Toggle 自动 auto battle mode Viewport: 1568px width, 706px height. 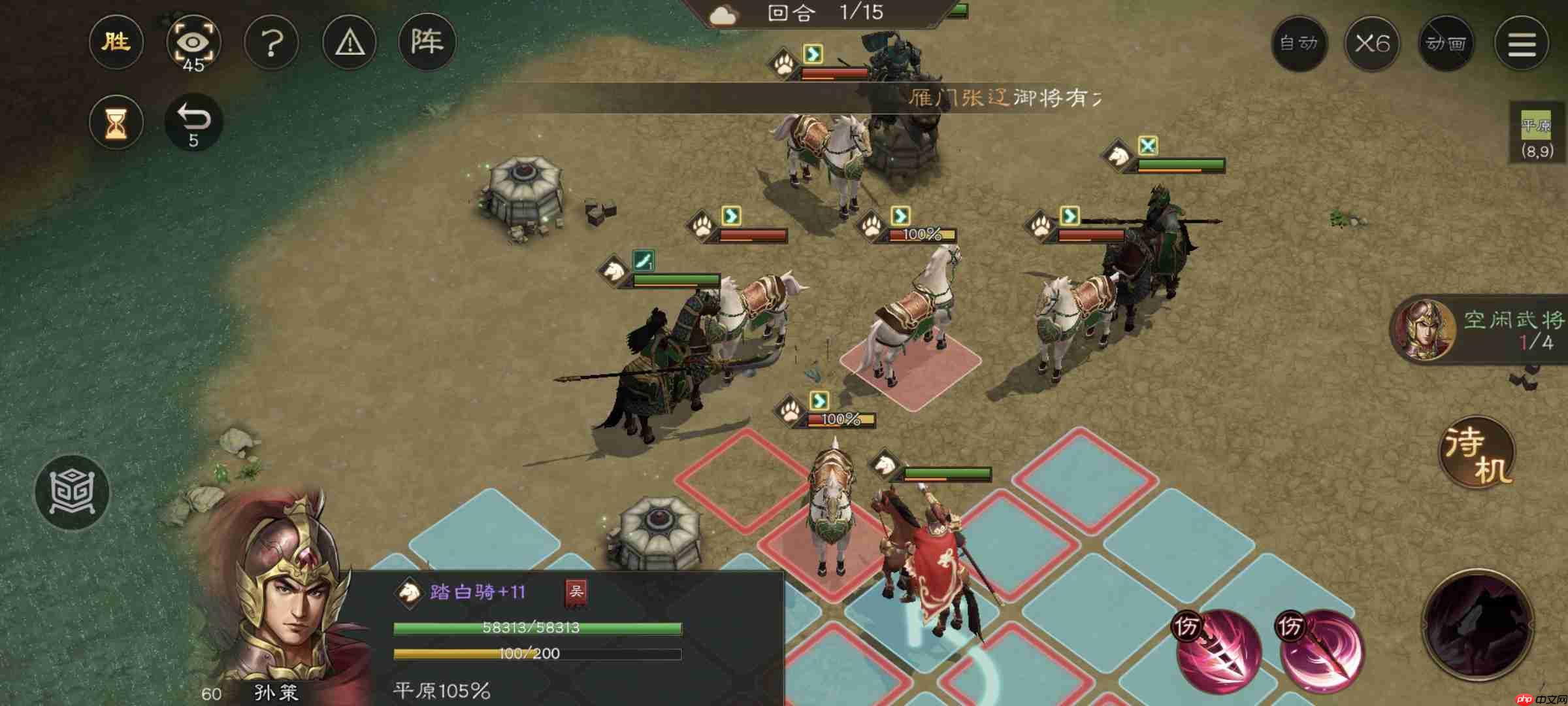(1301, 42)
